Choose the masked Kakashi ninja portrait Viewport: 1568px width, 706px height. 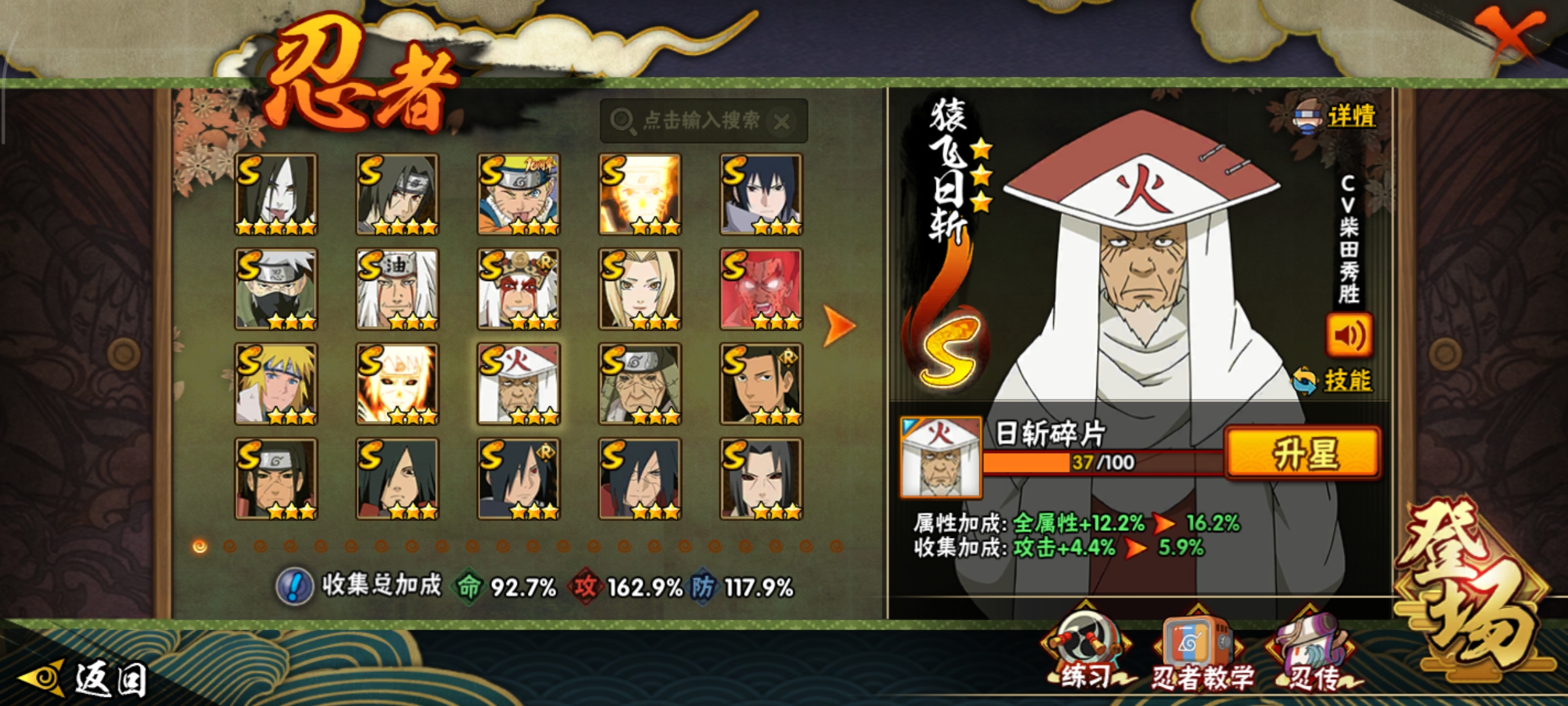pos(276,289)
